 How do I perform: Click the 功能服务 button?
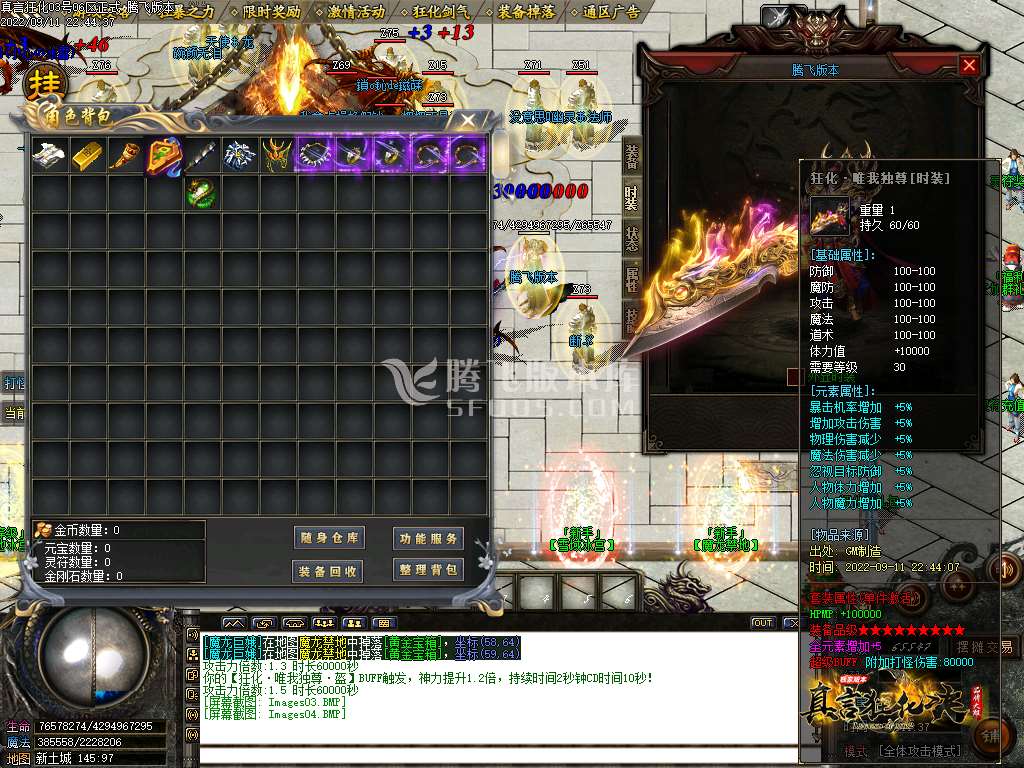pyautogui.click(x=428, y=538)
